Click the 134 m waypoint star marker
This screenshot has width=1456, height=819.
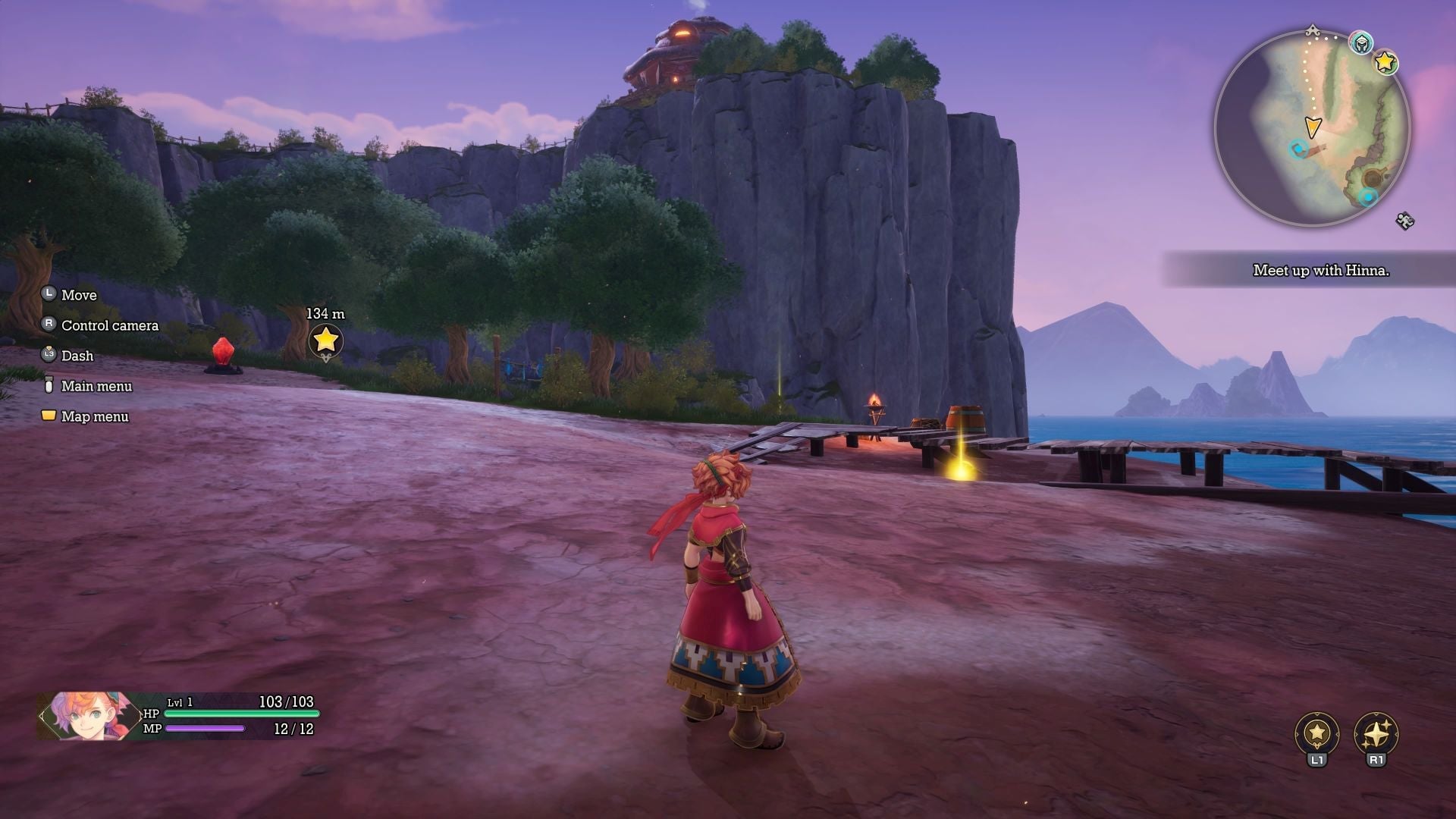[x=325, y=341]
